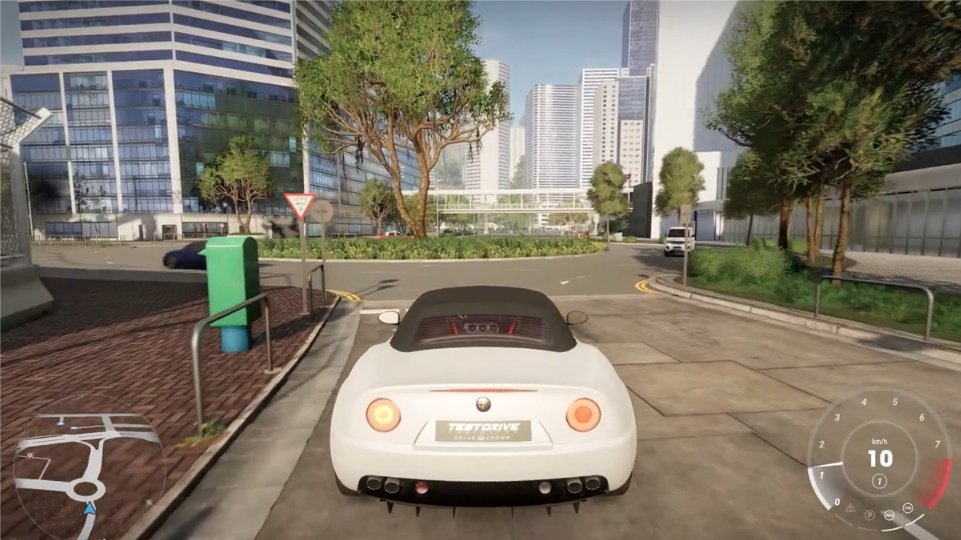The image size is (961, 540).
Task: Click the current gear indicator circle
Action: coord(880,480)
